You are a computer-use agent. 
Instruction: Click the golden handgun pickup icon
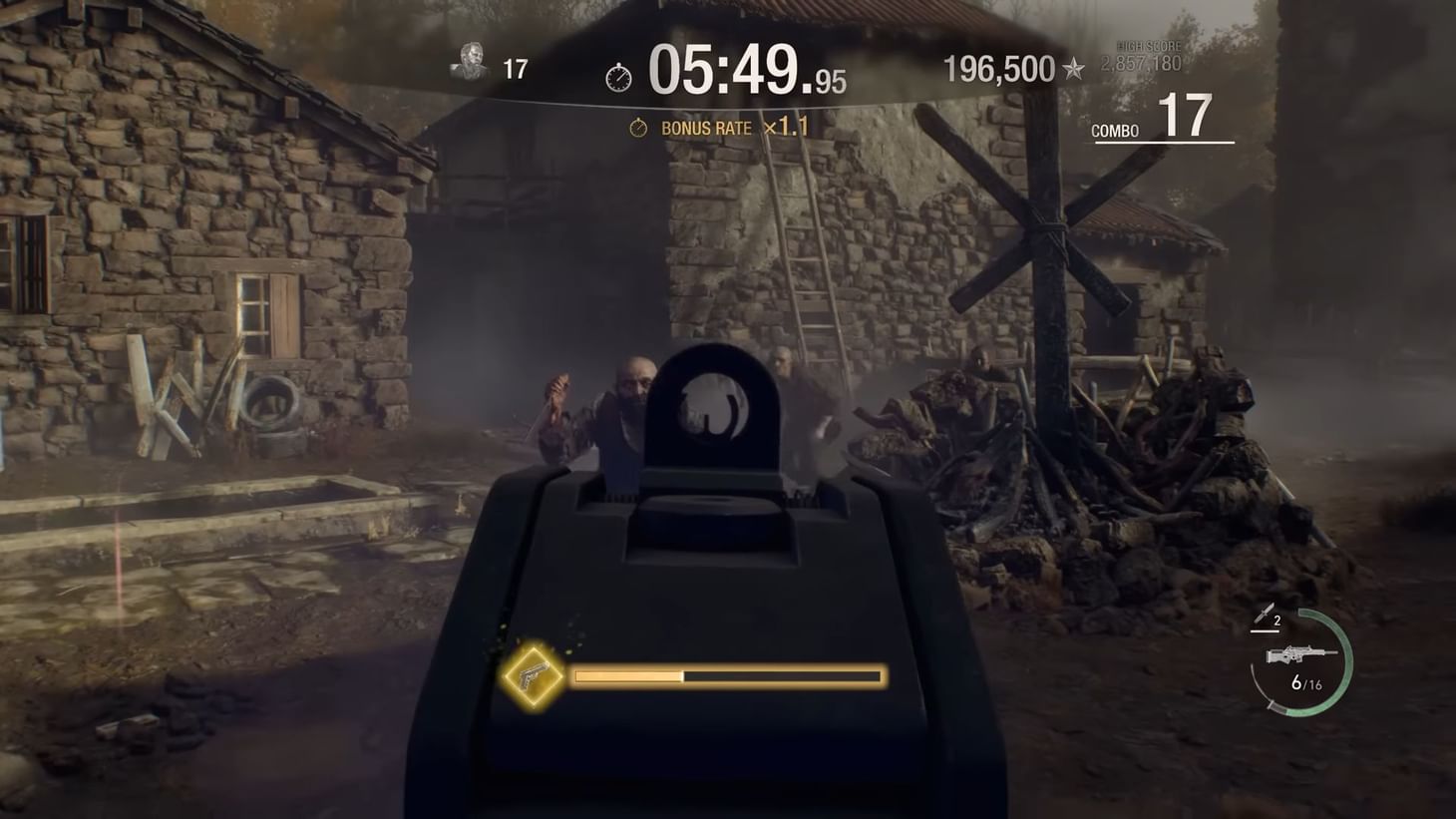[532, 675]
